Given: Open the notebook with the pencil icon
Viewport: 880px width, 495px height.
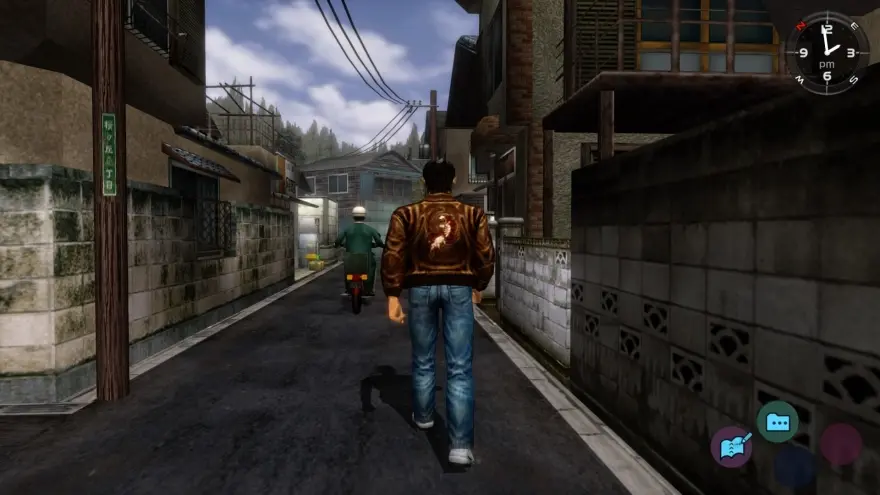Looking at the screenshot, I should pyautogui.click(x=731, y=446).
